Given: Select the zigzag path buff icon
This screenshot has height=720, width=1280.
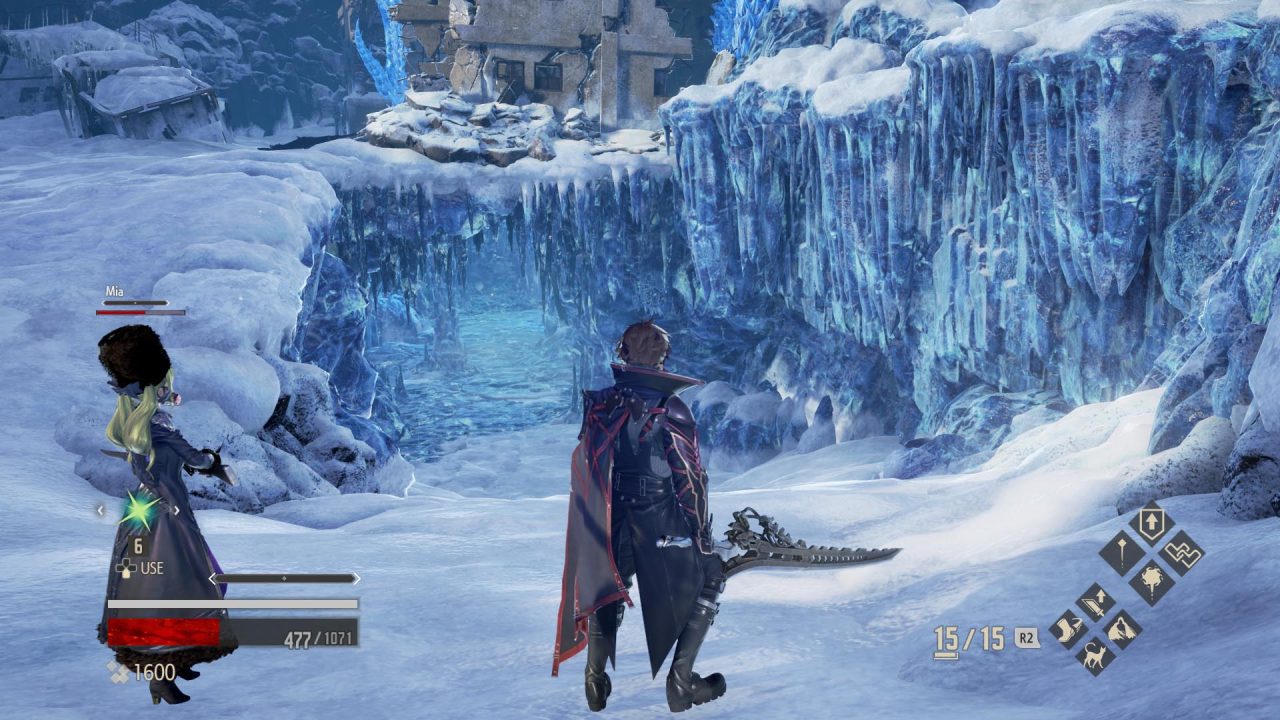Looking at the screenshot, I should click(x=1183, y=551).
